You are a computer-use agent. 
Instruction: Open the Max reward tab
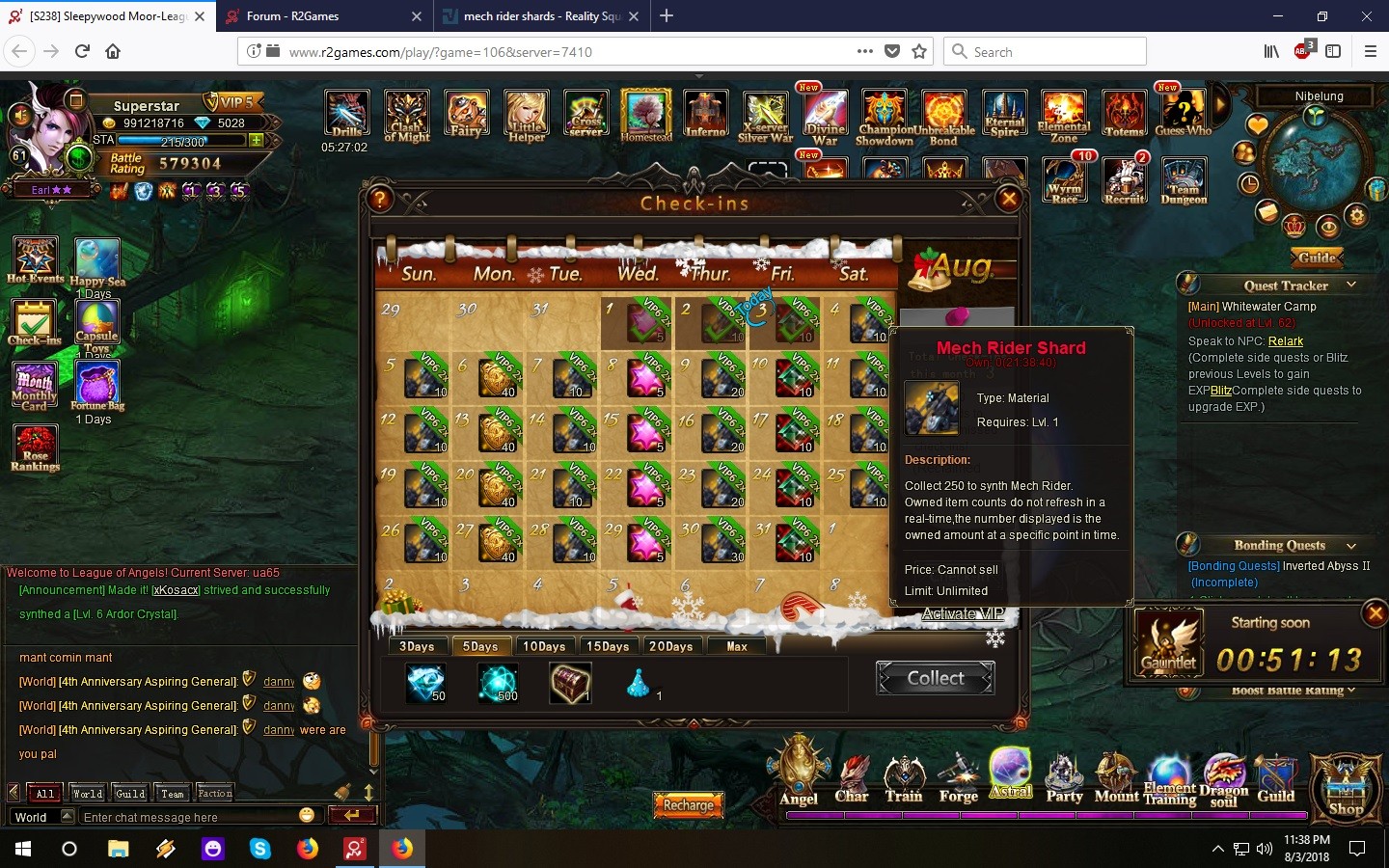click(x=737, y=646)
